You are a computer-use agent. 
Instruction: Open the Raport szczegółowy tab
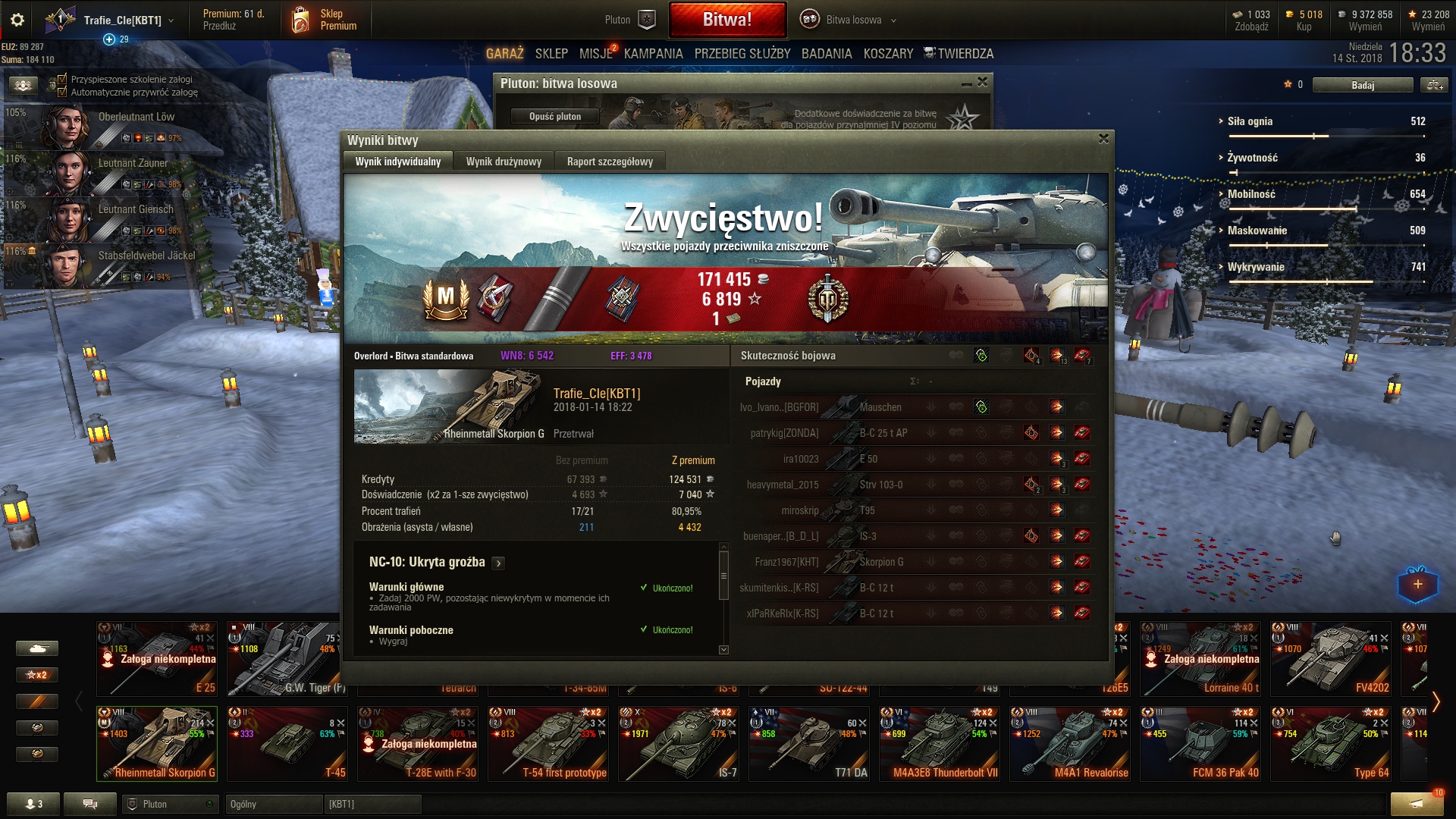(x=610, y=162)
